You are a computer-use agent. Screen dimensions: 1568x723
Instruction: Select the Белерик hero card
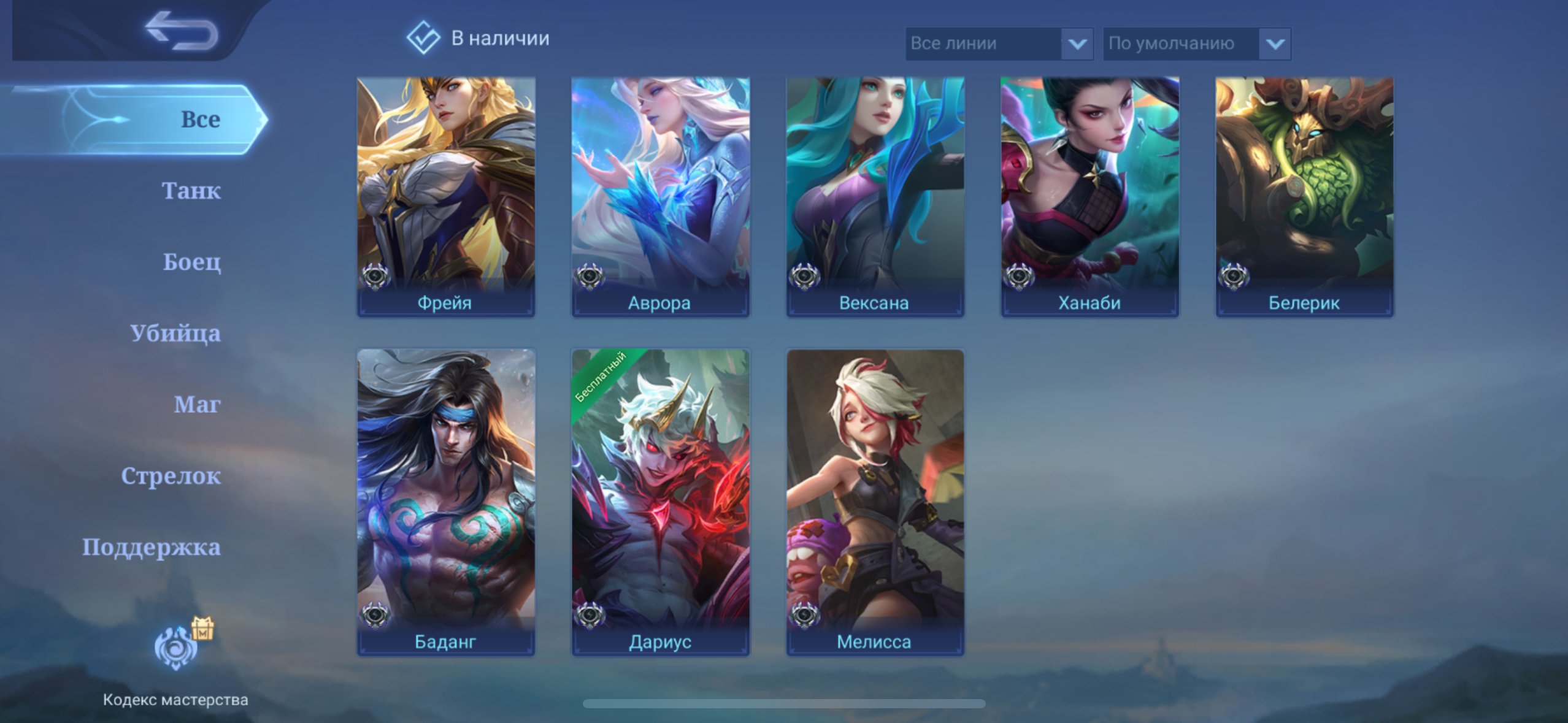(1304, 196)
